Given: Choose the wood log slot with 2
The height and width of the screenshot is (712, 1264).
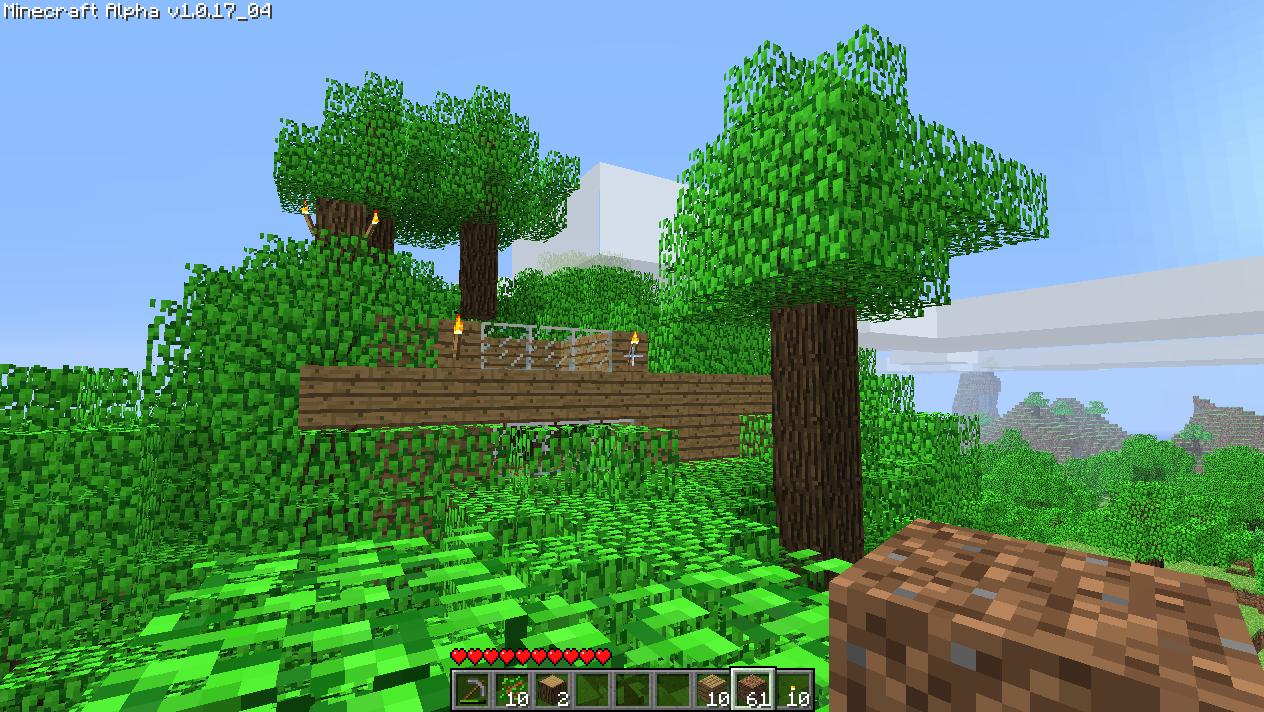Looking at the screenshot, I should [x=552, y=690].
